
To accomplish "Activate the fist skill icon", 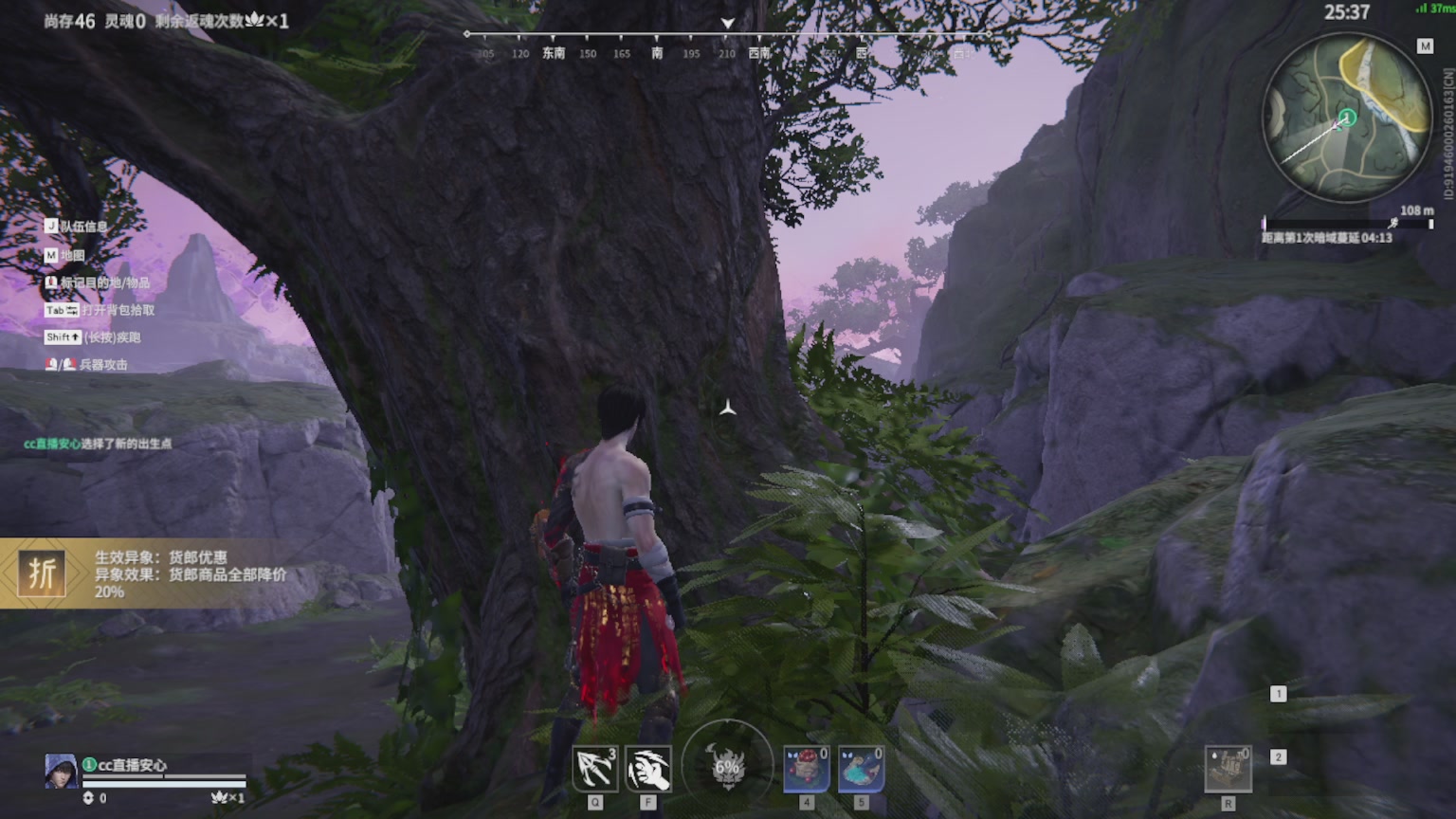I will [x=648, y=769].
